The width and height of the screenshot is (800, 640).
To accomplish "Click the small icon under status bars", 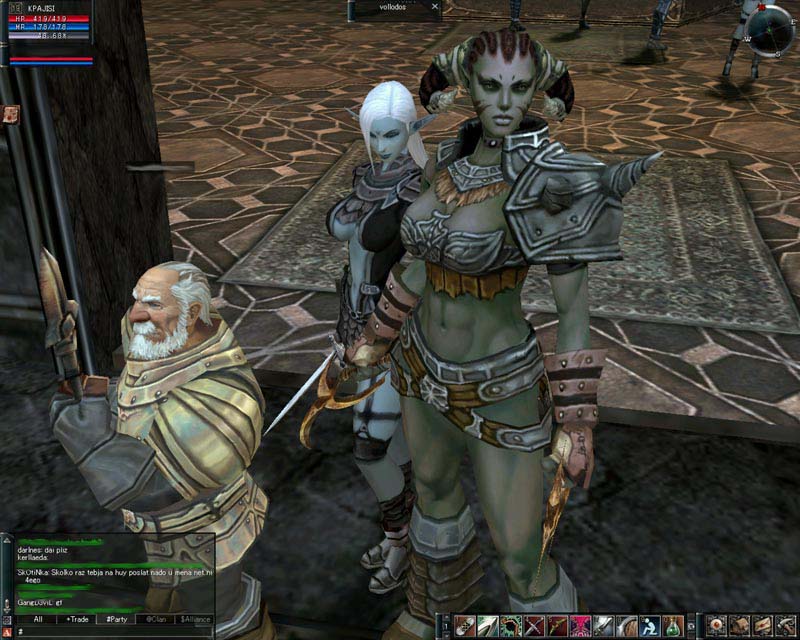I will [x=11, y=114].
